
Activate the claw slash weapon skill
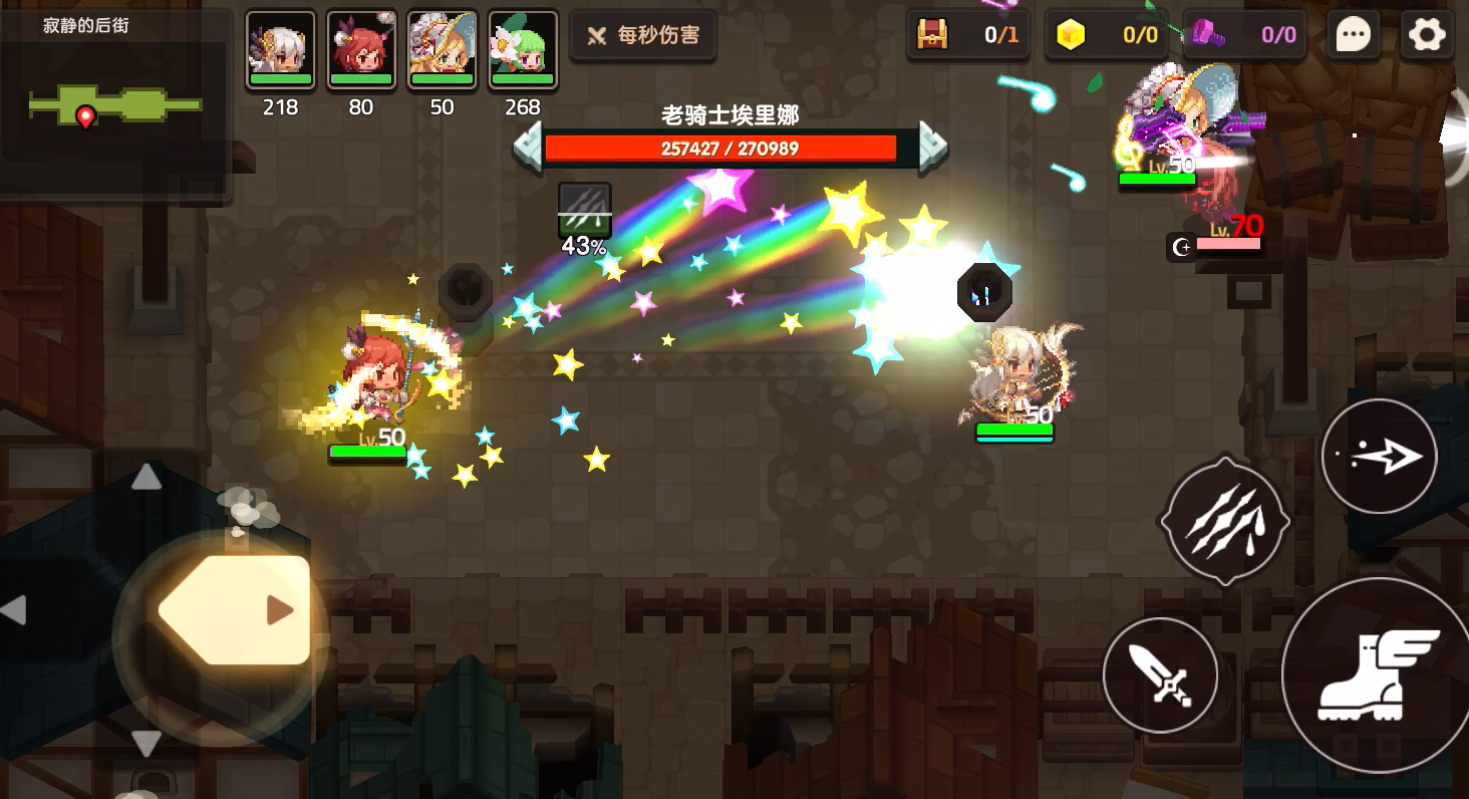pos(1224,520)
